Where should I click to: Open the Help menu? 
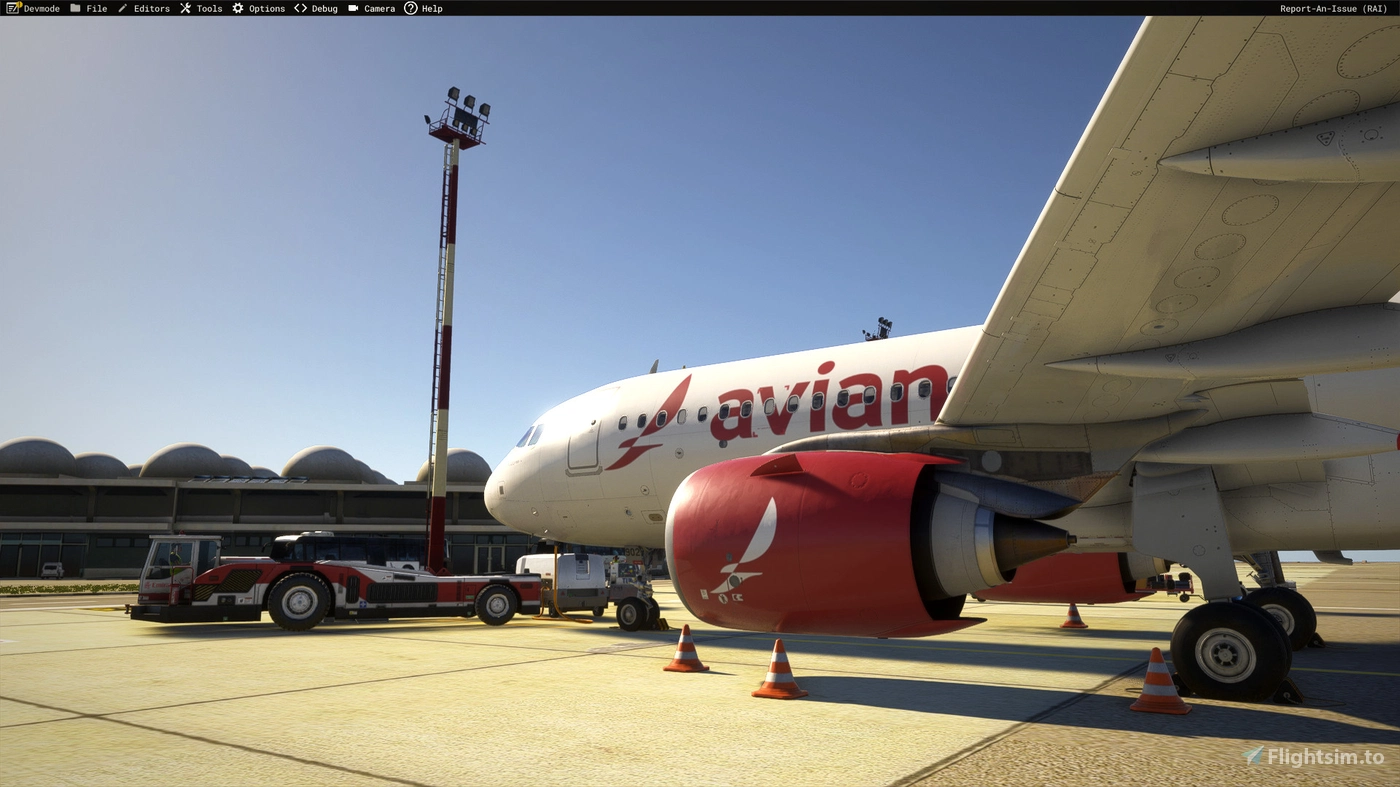432,8
